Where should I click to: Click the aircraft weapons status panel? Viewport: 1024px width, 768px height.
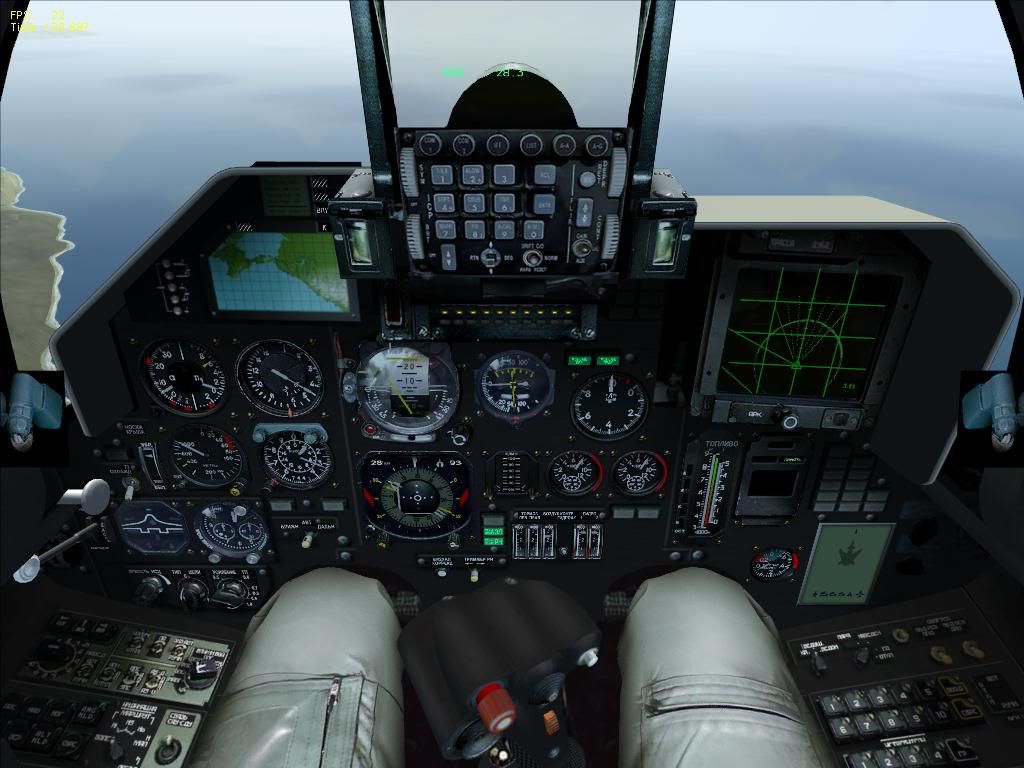pos(845,564)
